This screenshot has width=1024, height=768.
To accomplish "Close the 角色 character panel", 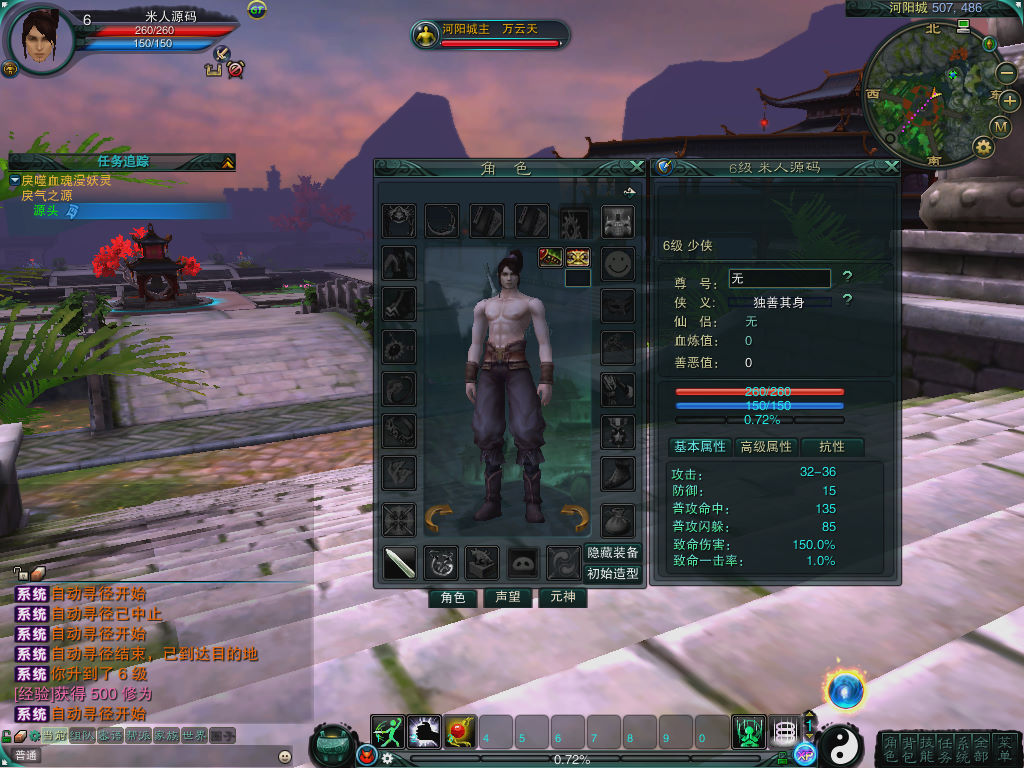I will (637, 167).
